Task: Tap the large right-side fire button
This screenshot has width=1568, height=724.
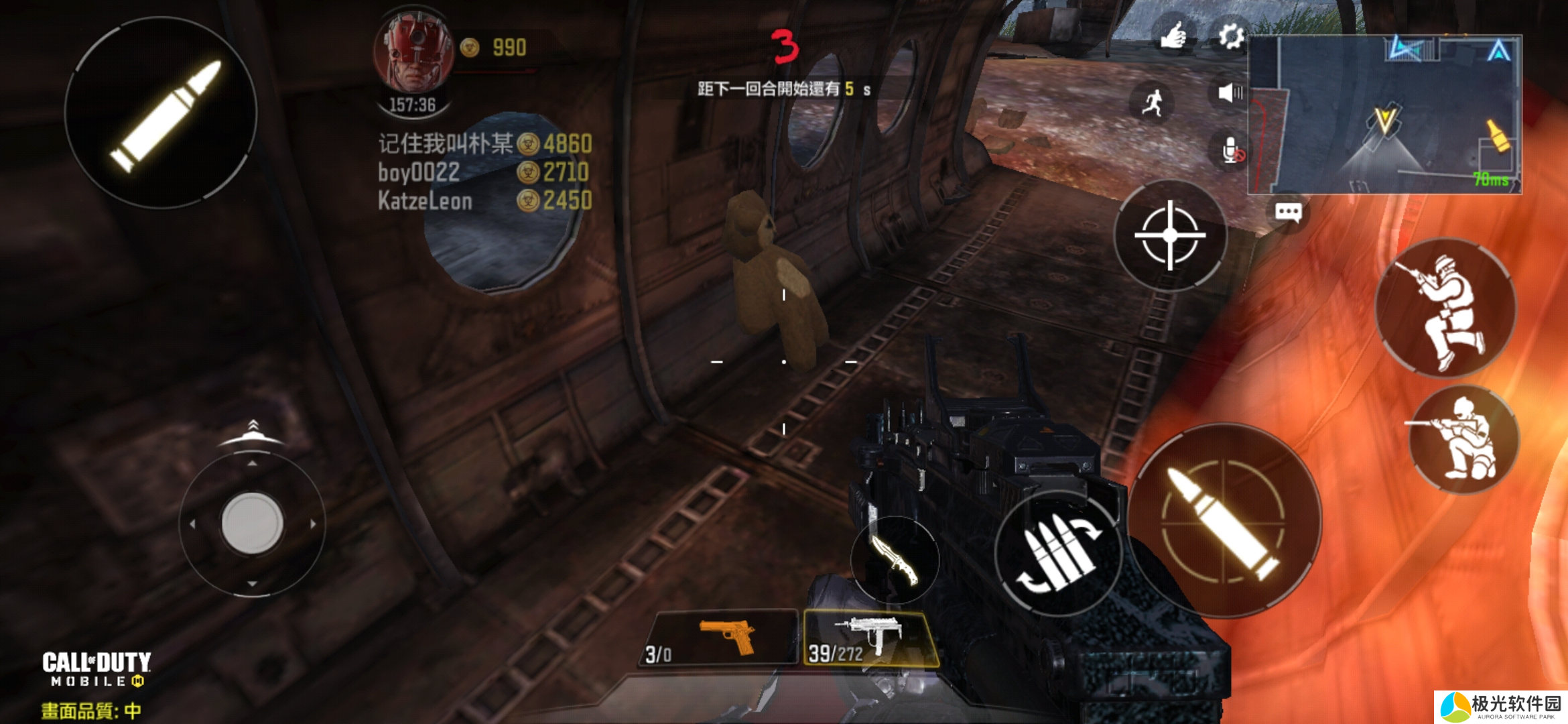Action: click(x=1224, y=521)
